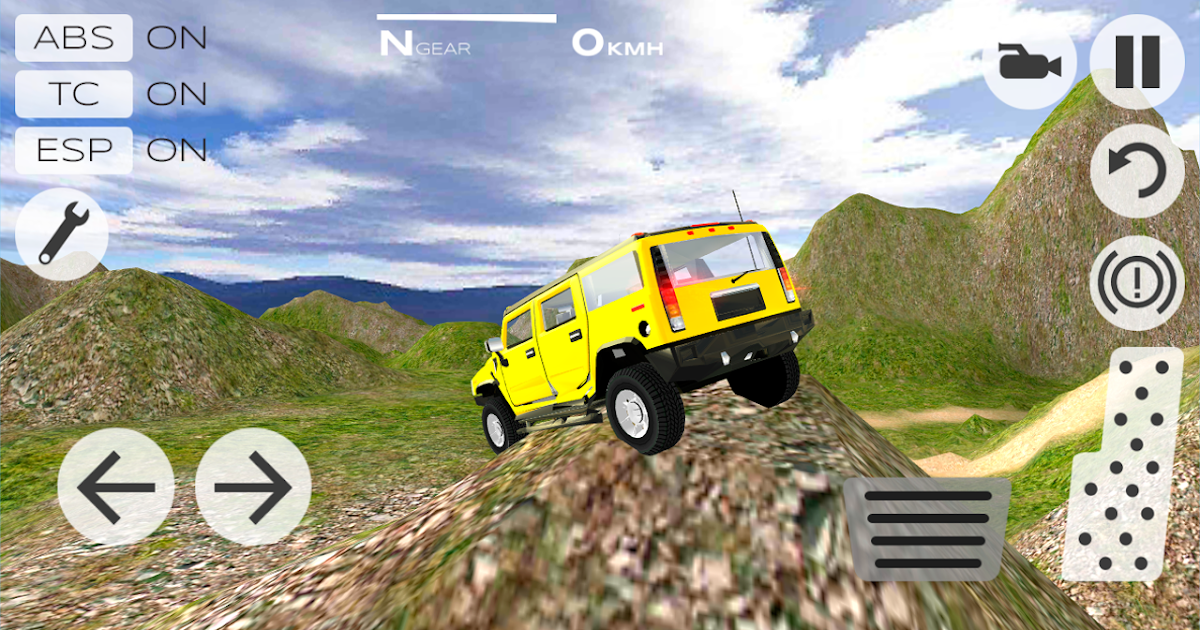Viewport: 1200px width, 630px height.
Task: Open the wrench settings button
Action: (x=62, y=234)
